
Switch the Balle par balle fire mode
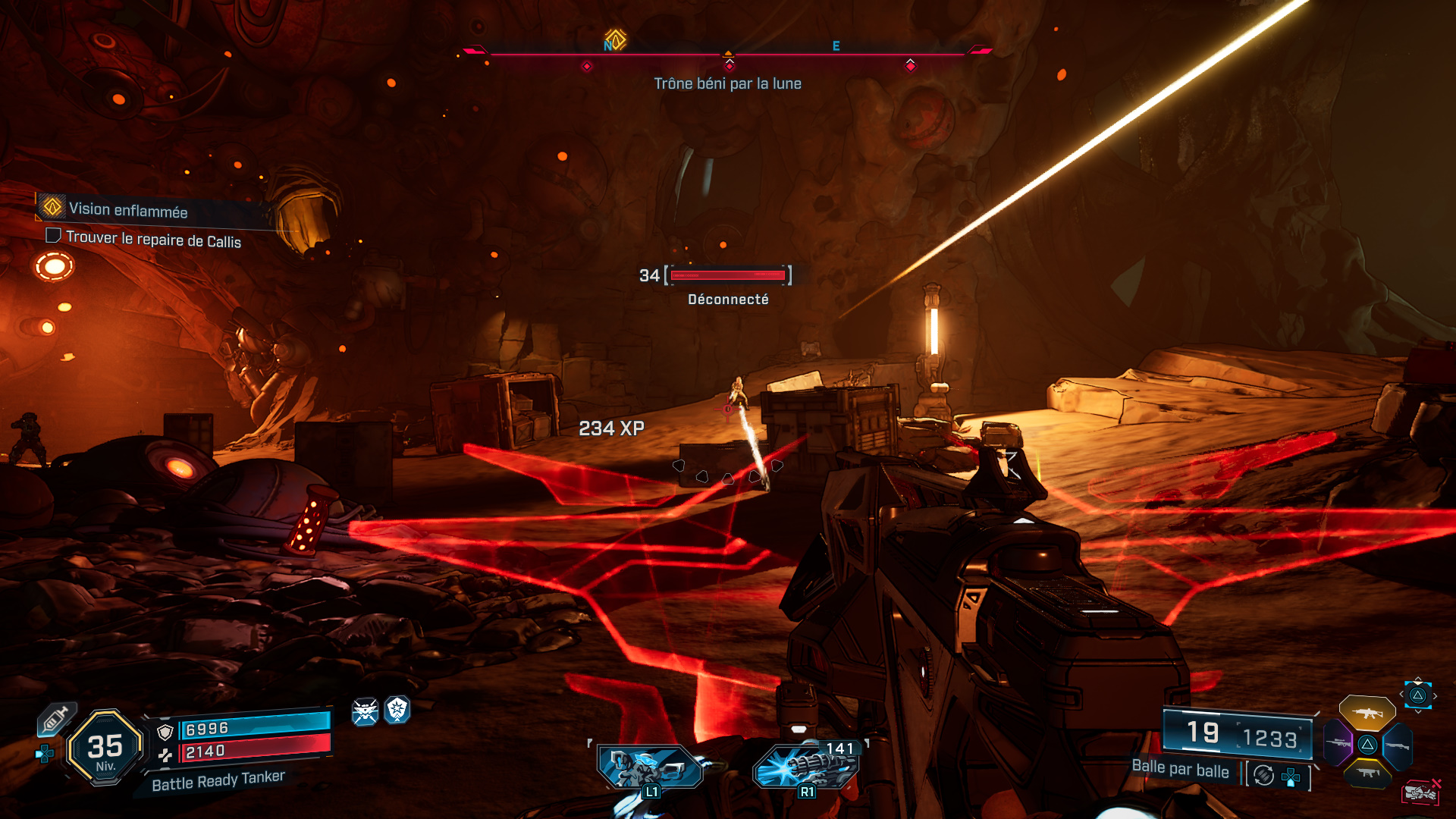1263,775
